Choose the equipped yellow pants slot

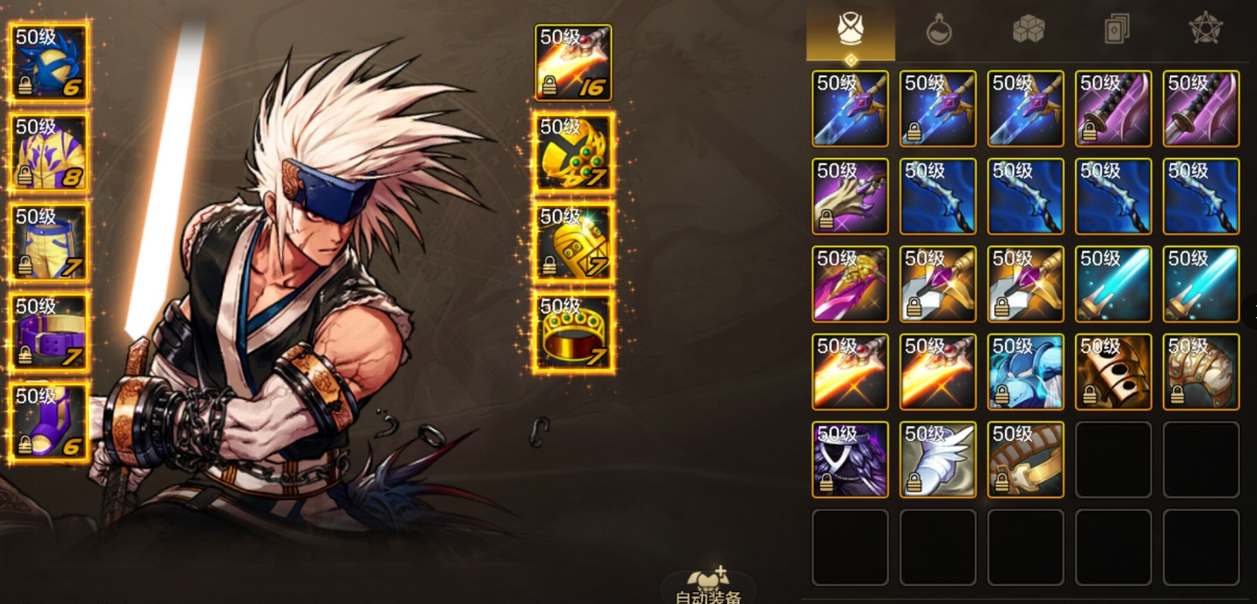click(x=50, y=242)
